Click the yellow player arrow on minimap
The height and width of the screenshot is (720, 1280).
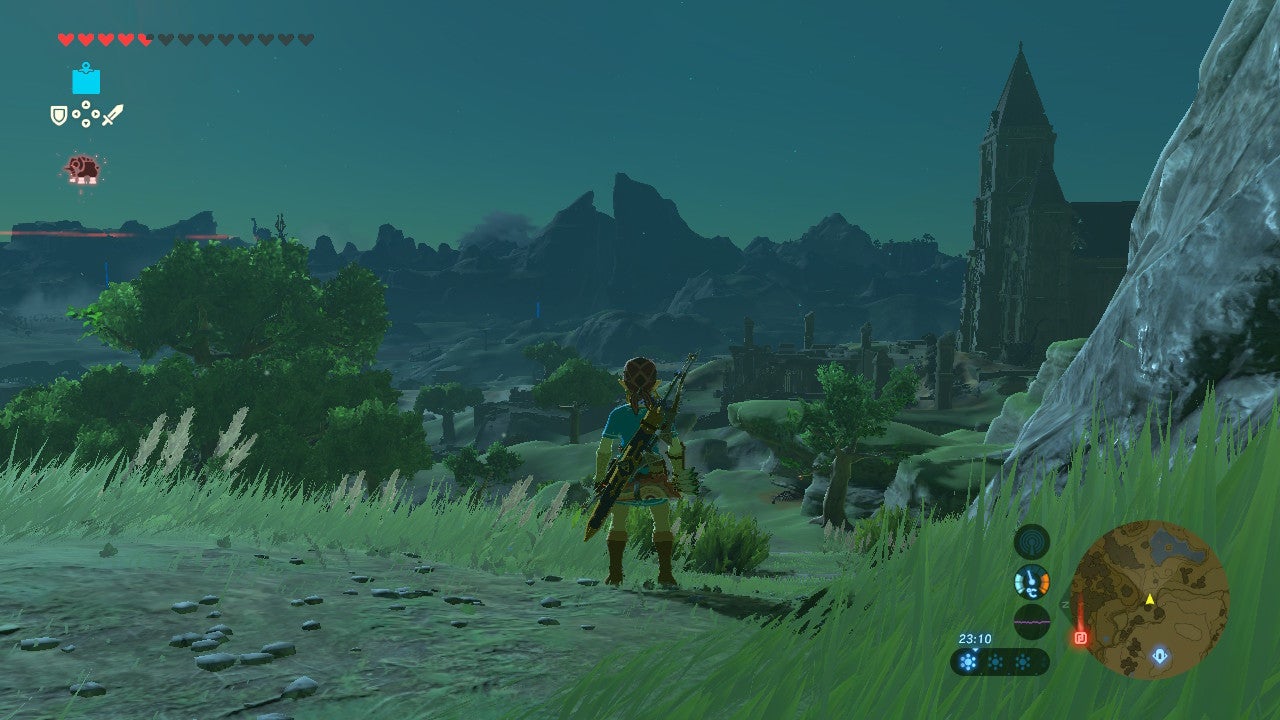point(1150,600)
